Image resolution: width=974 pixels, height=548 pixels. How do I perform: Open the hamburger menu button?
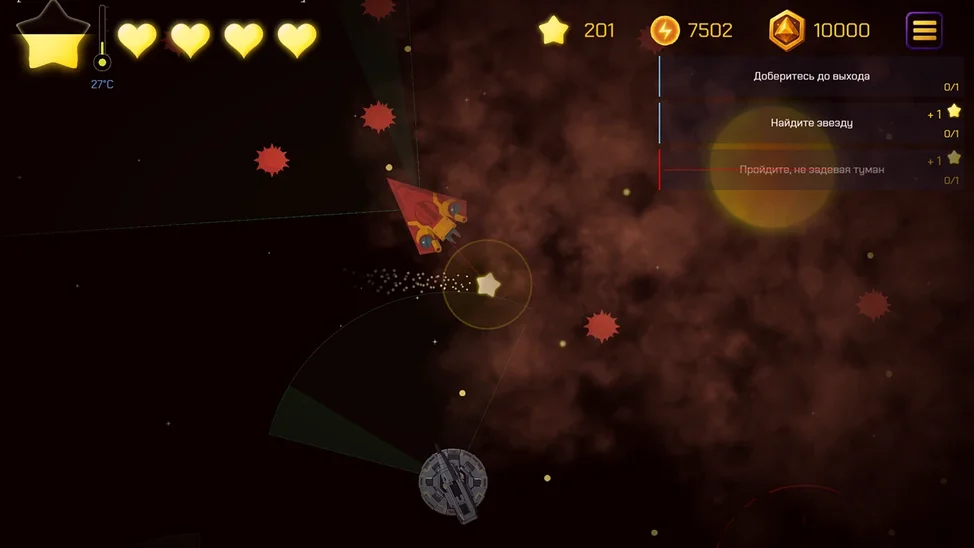924,31
